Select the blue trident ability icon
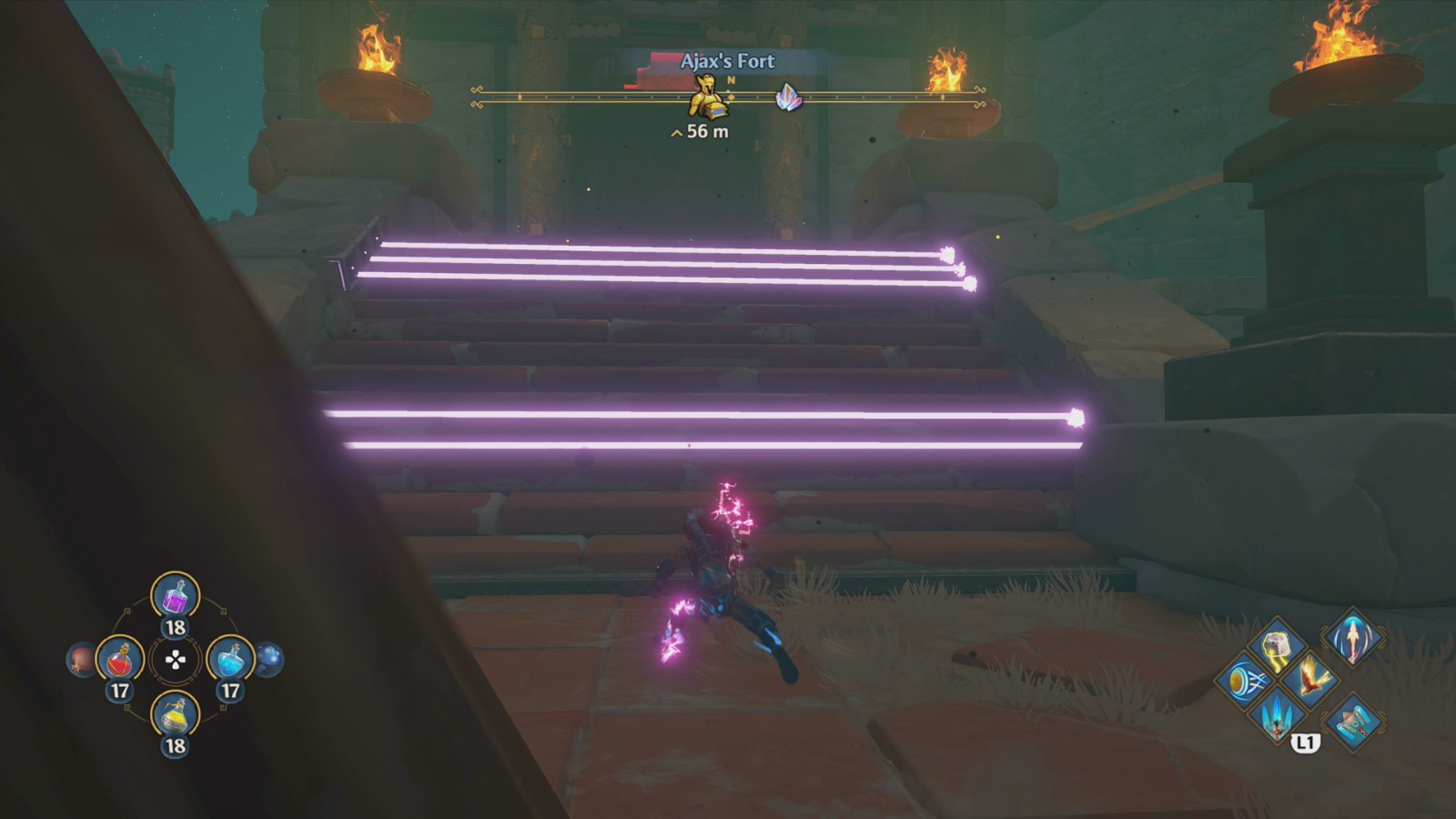Screen dimensions: 1456x819 click(1278, 717)
